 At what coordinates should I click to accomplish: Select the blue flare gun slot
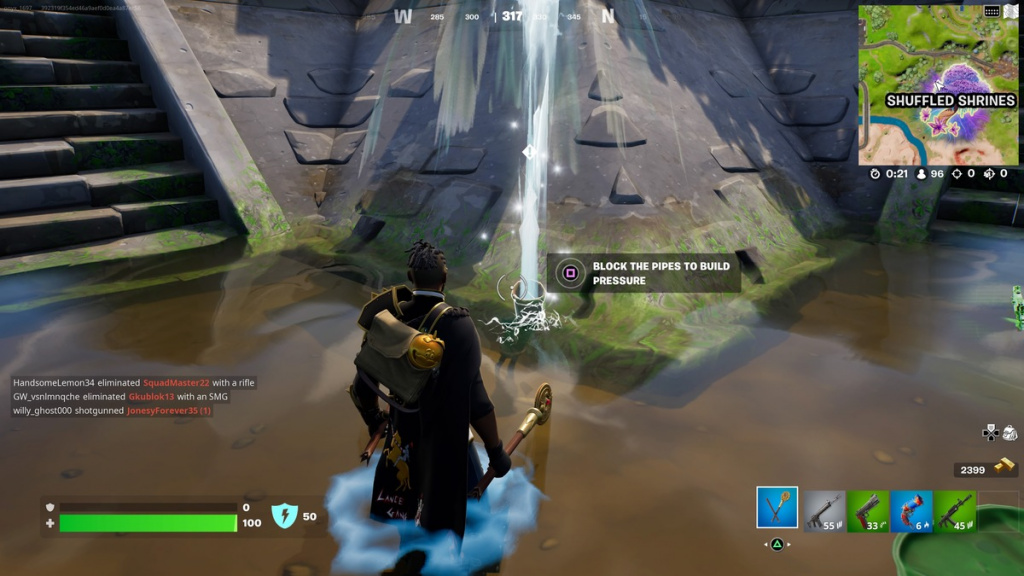911,511
